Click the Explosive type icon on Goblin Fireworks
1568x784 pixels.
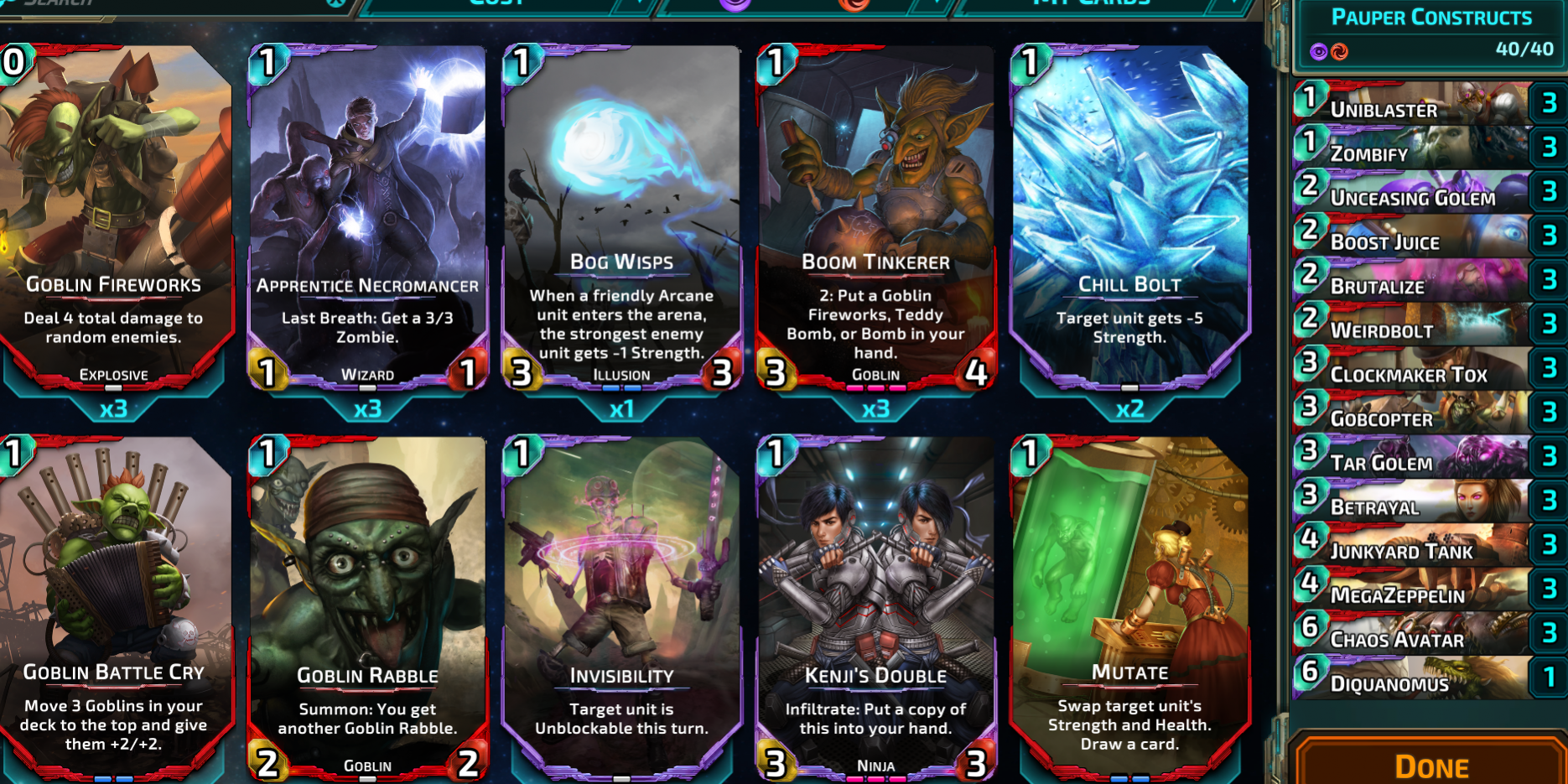point(112,375)
